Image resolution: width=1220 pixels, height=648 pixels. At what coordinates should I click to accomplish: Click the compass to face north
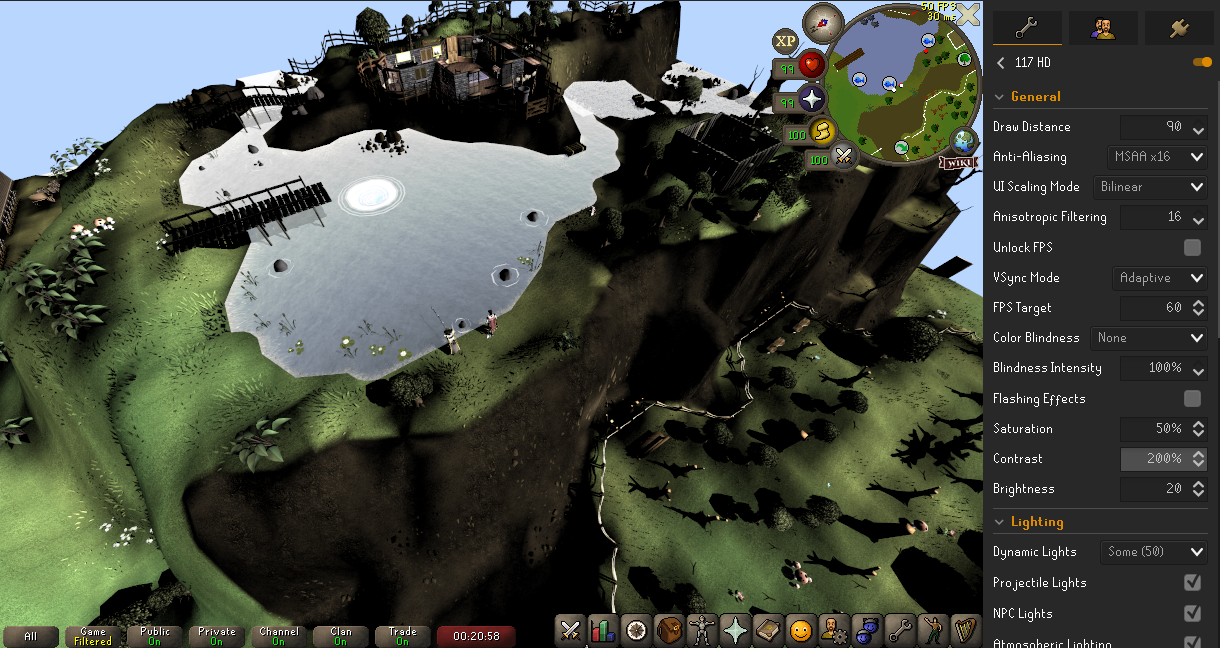823,19
